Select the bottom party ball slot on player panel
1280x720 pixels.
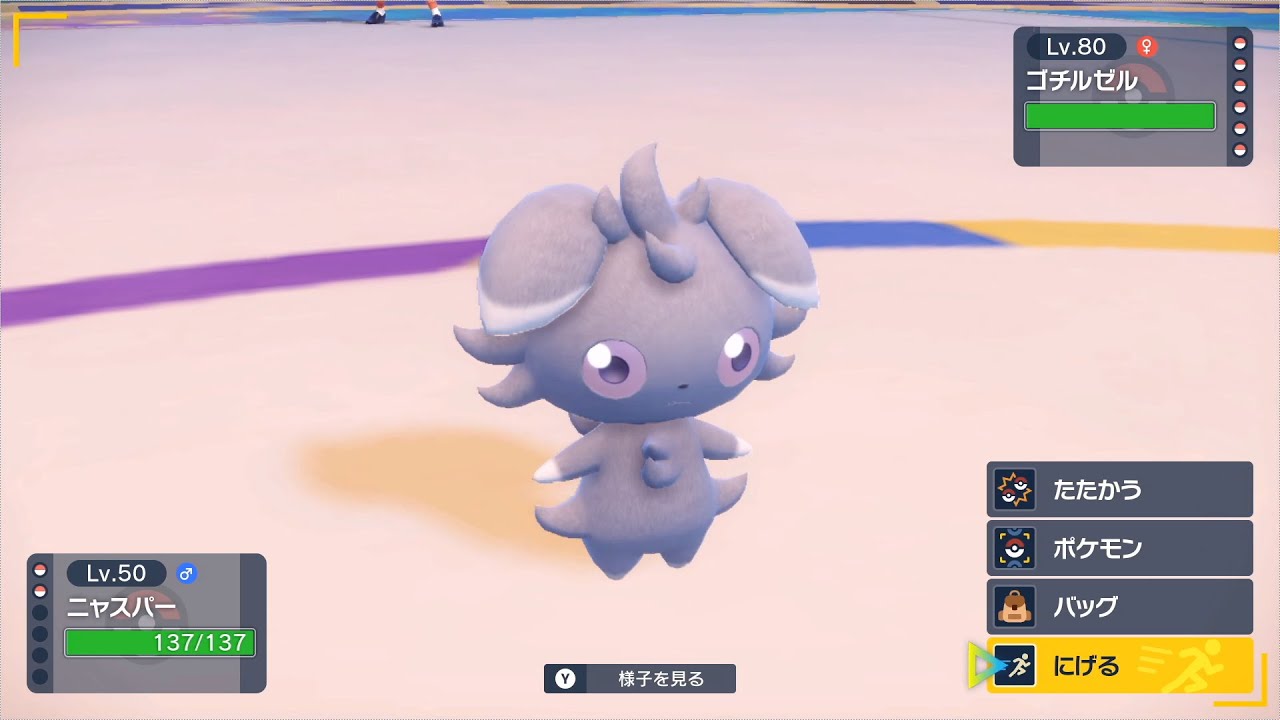(x=38, y=673)
